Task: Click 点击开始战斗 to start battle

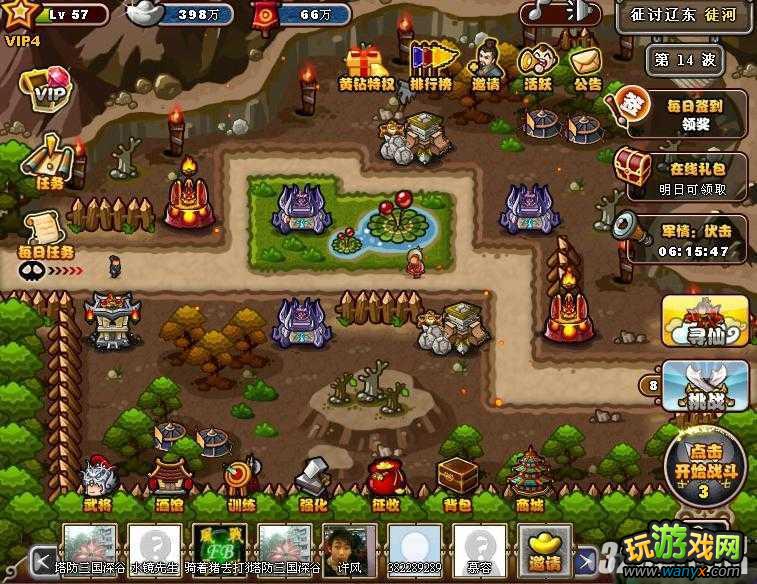Action: (x=704, y=463)
